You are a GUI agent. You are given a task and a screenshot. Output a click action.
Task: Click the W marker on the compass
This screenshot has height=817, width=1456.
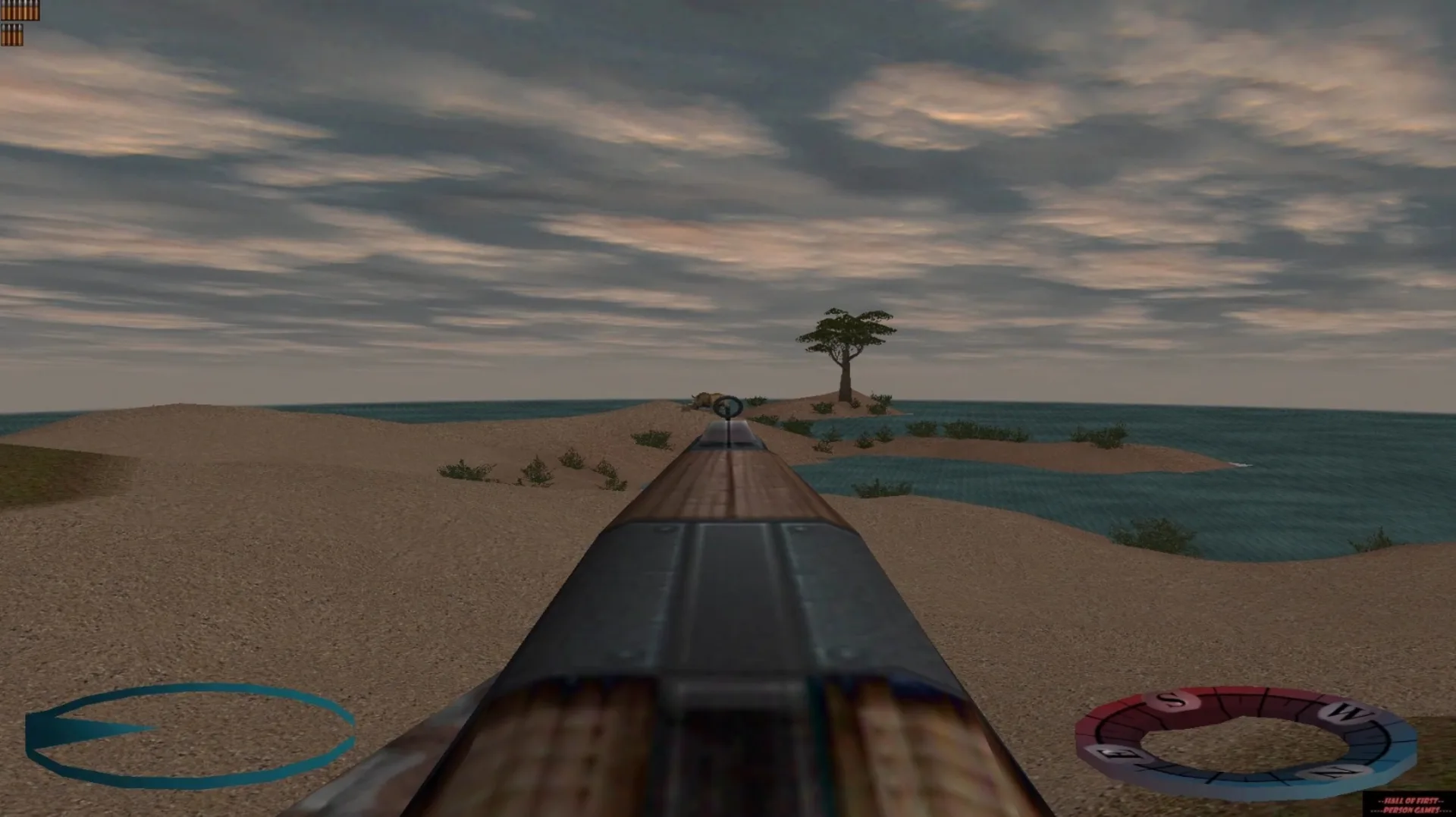(1345, 711)
